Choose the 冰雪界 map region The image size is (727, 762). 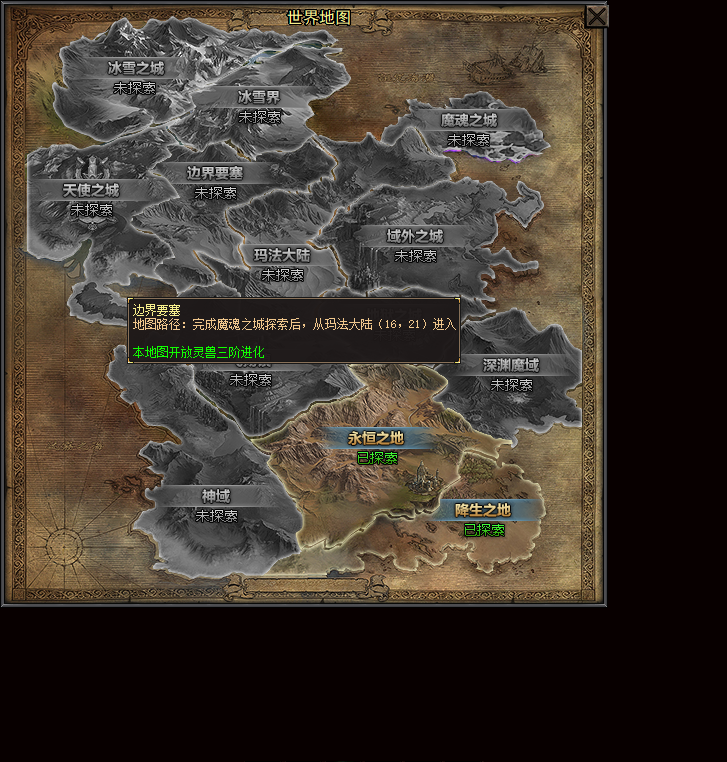[x=259, y=97]
